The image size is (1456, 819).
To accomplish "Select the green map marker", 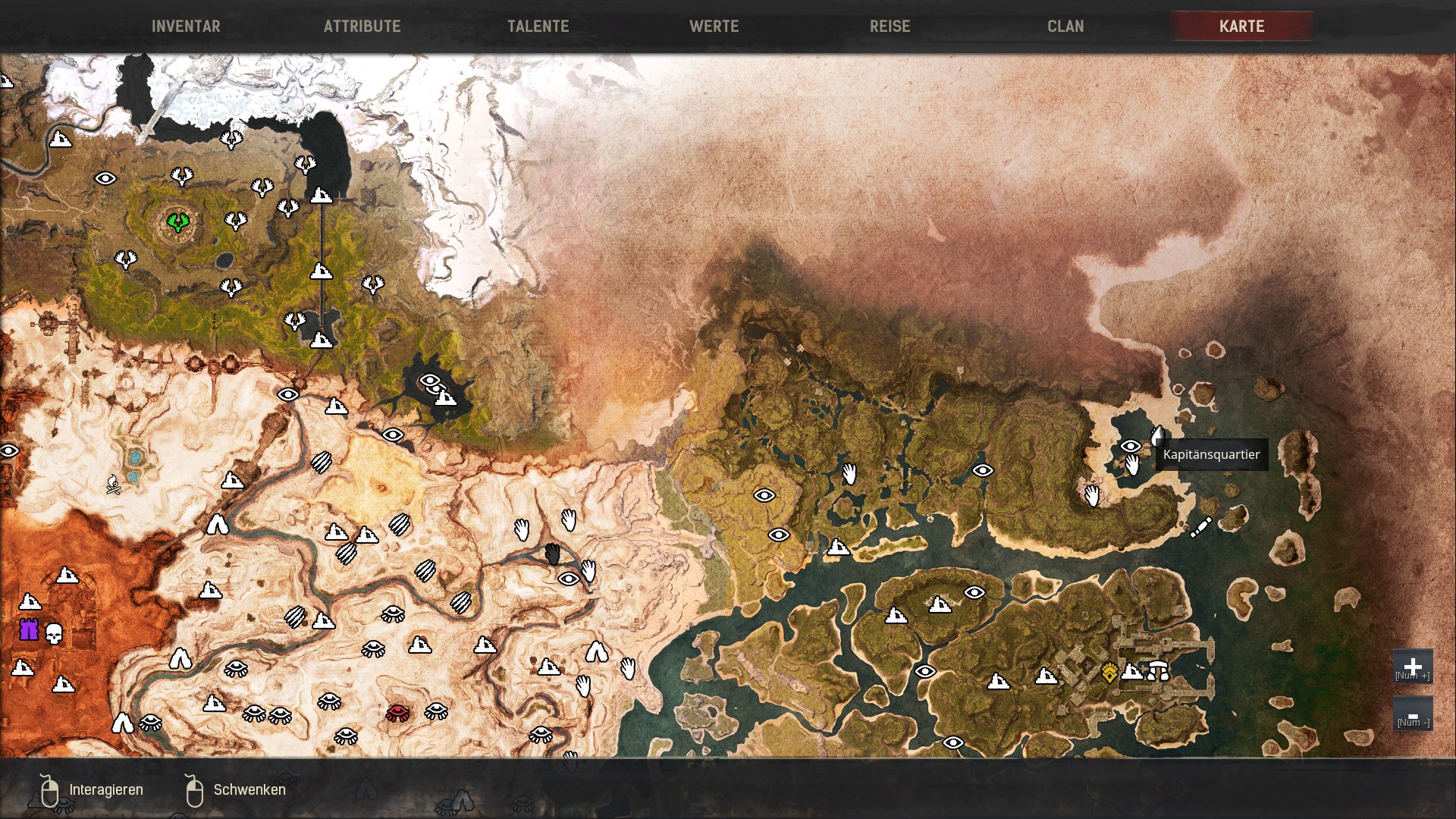I will click(178, 221).
